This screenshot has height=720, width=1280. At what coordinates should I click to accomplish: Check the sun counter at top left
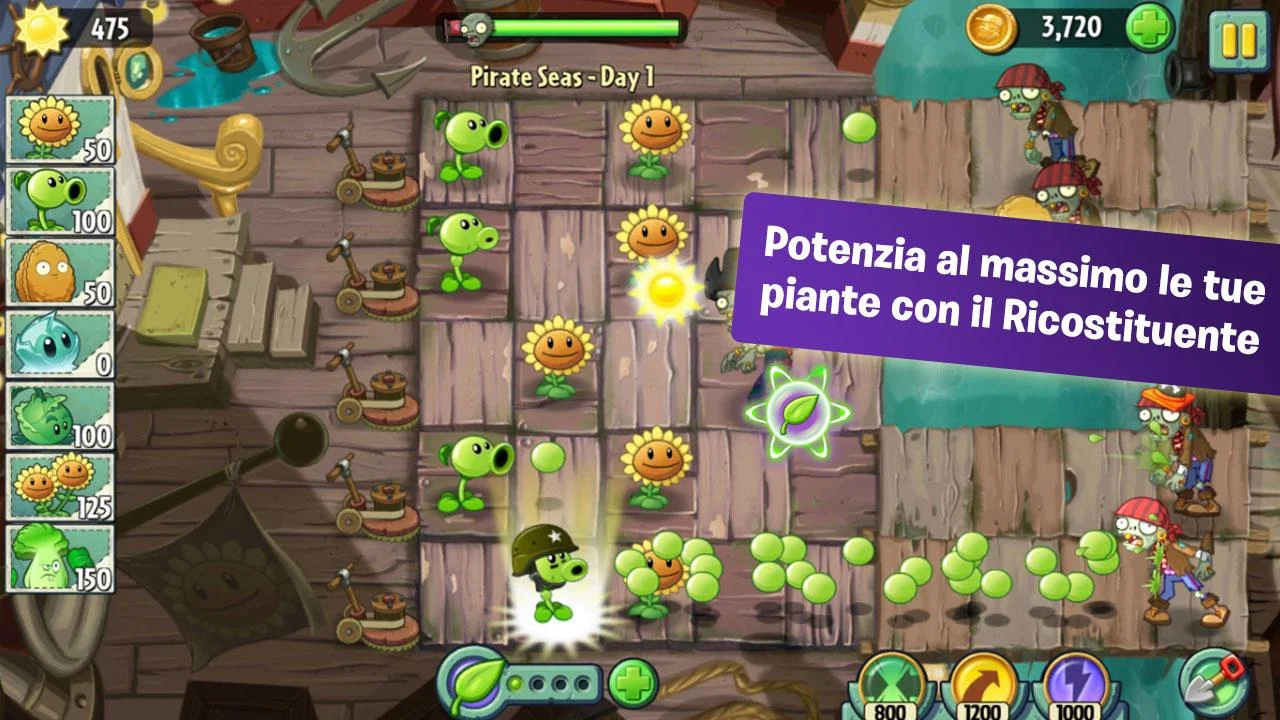[75, 27]
